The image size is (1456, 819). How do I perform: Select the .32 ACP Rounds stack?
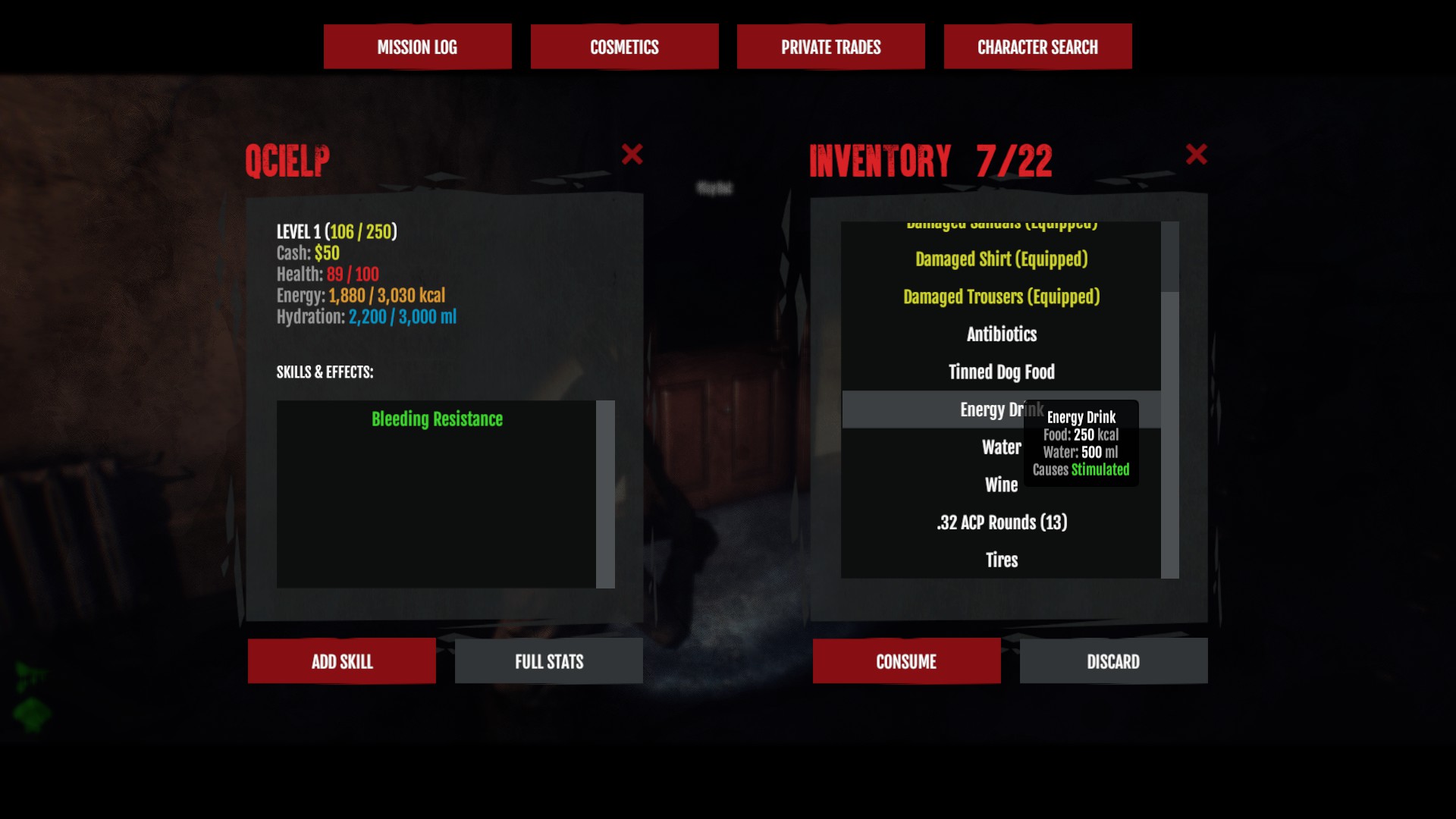point(1001,522)
